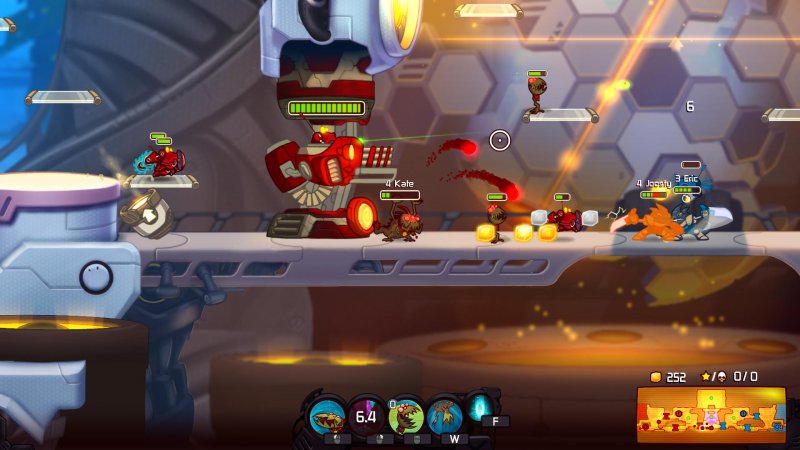The width and height of the screenshot is (800, 450).
Task: Click the battlefield minimap
Action: [711, 414]
